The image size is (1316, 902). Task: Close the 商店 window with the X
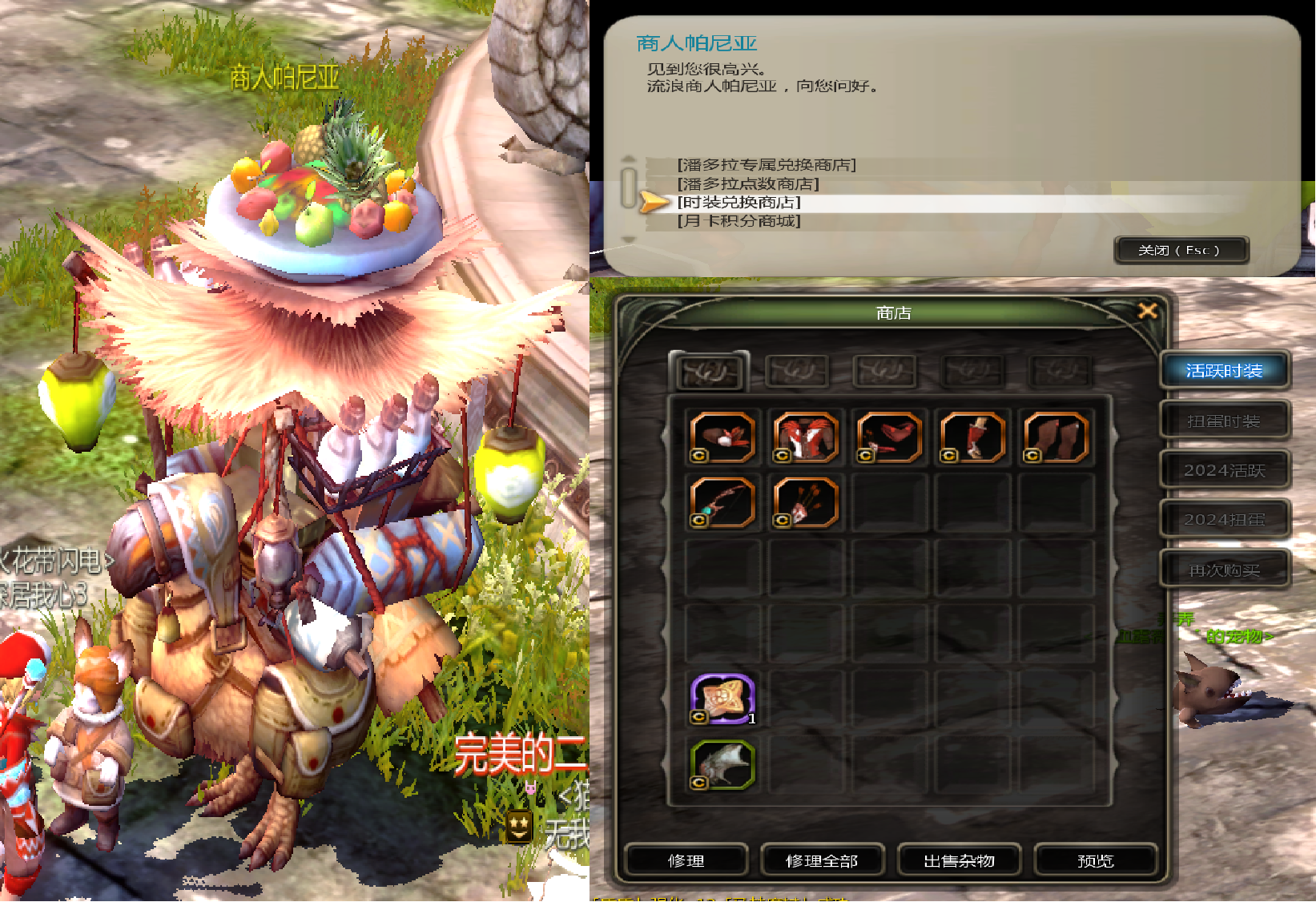click(1148, 311)
